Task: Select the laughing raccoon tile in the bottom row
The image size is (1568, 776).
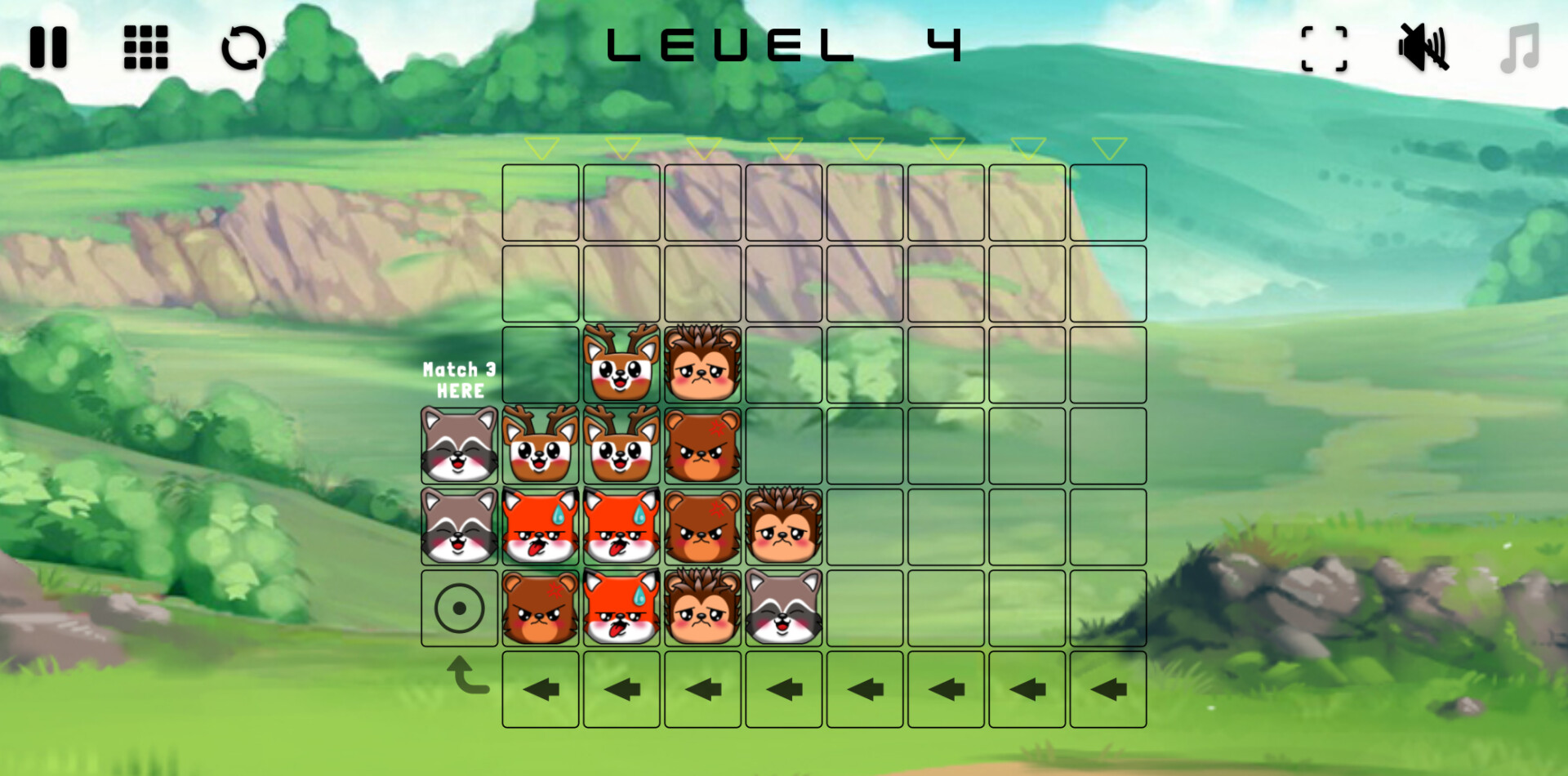Action: [782, 609]
